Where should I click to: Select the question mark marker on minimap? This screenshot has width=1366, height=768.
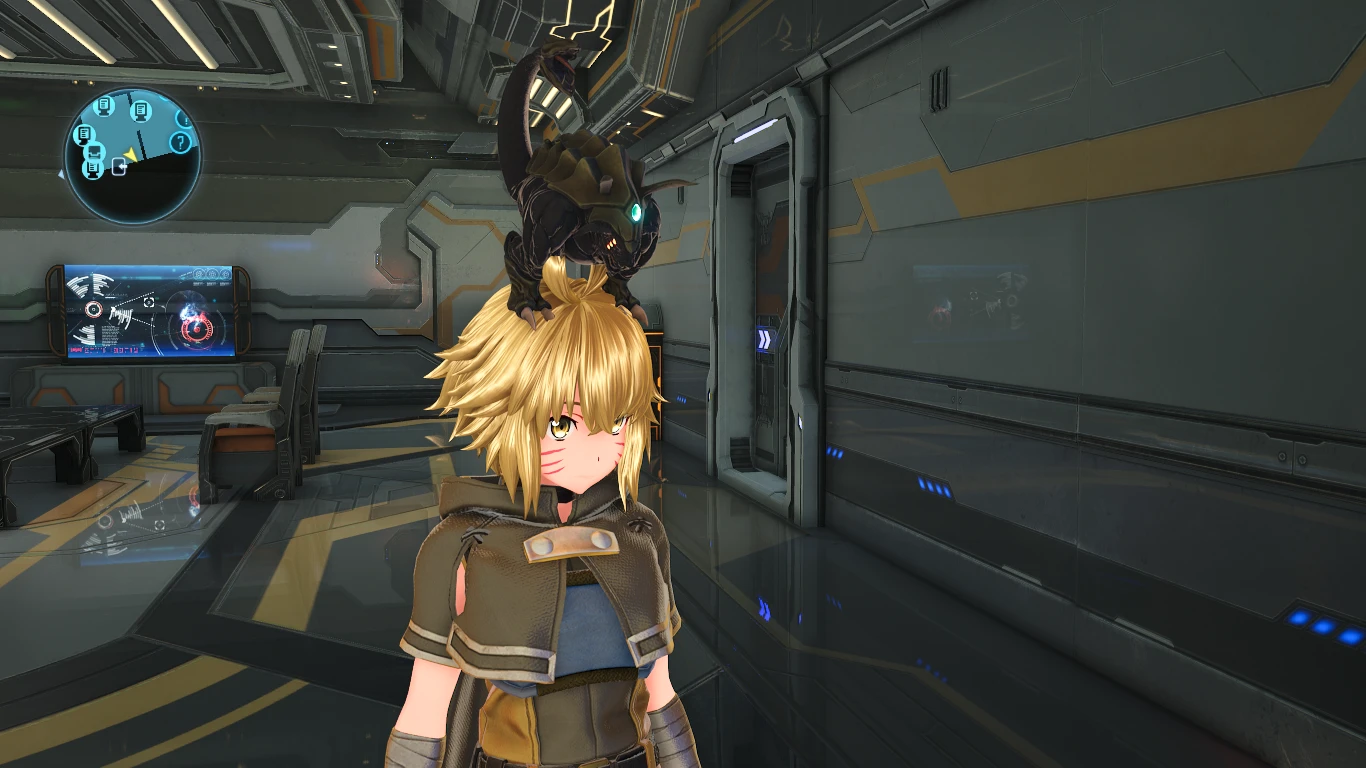pos(180,142)
